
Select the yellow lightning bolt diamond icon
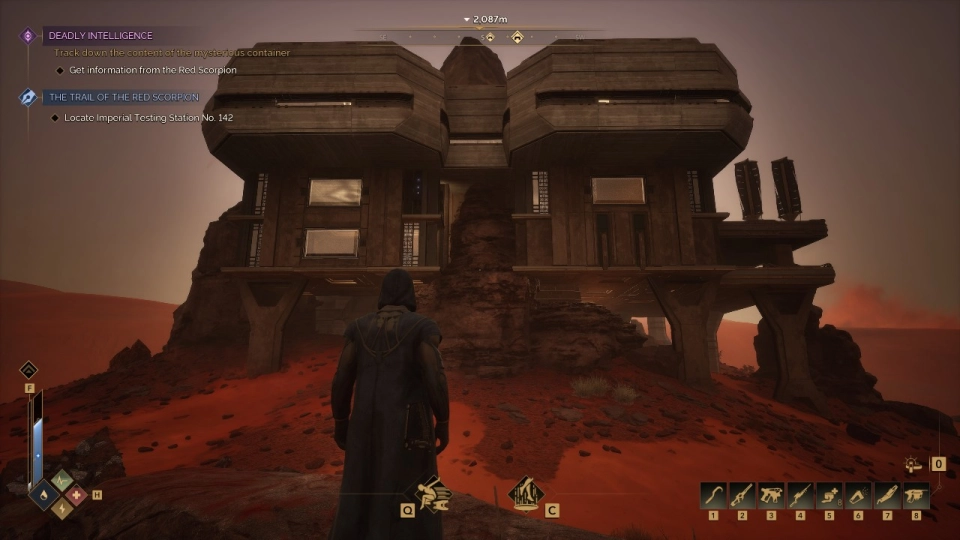(x=61, y=510)
